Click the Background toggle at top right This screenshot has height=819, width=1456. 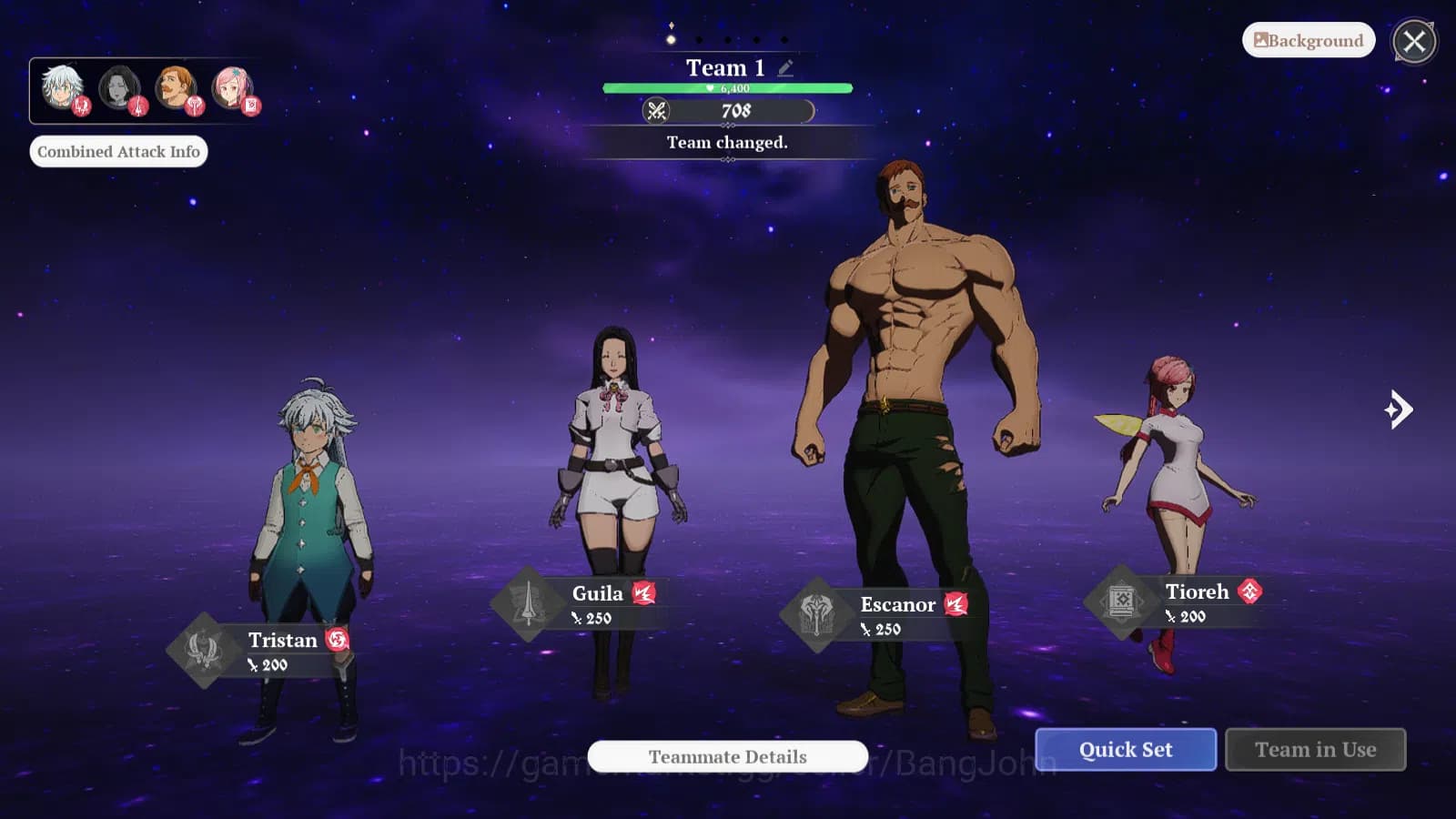tap(1308, 40)
